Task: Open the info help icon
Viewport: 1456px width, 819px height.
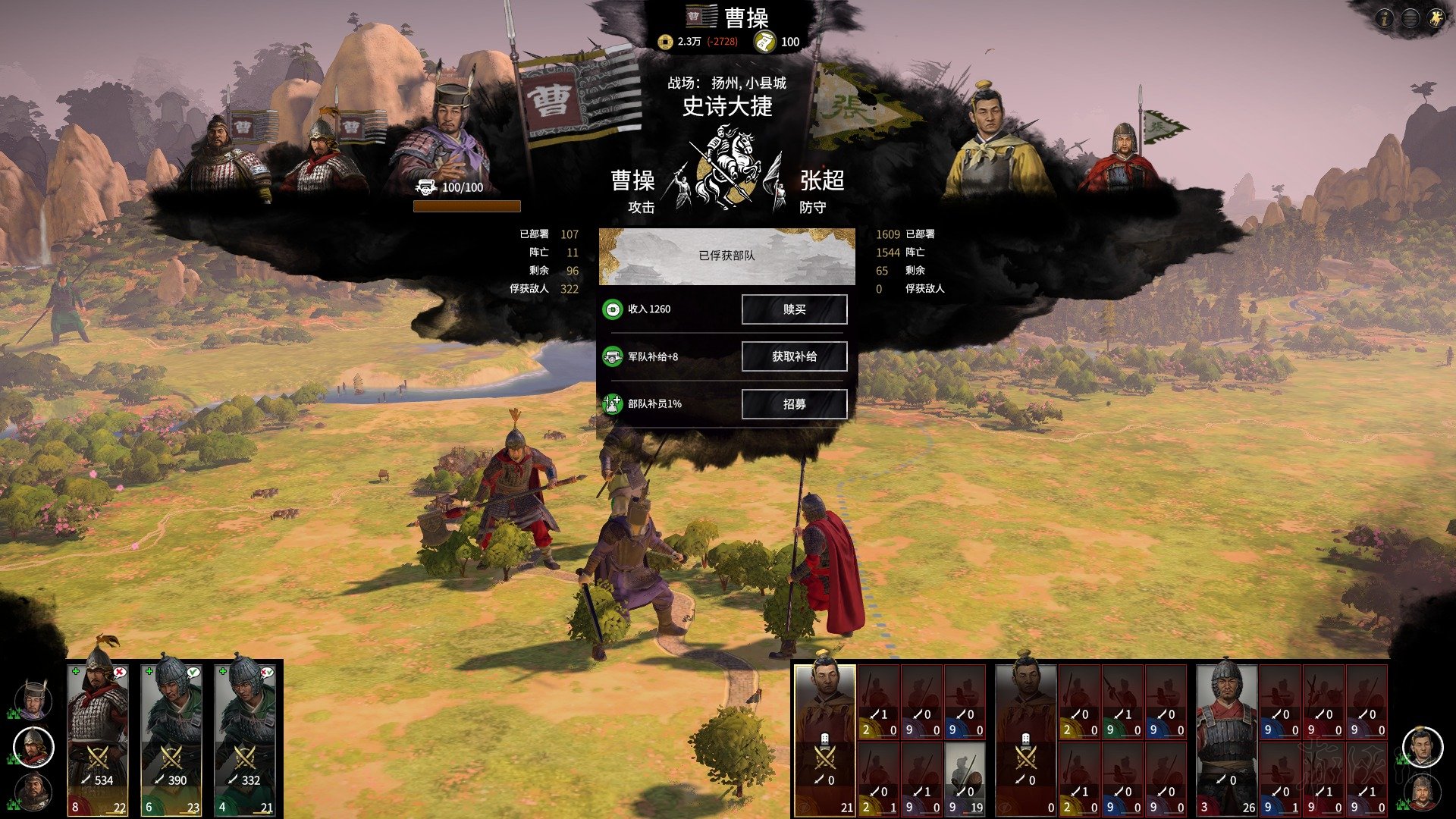Action: click(x=1384, y=18)
